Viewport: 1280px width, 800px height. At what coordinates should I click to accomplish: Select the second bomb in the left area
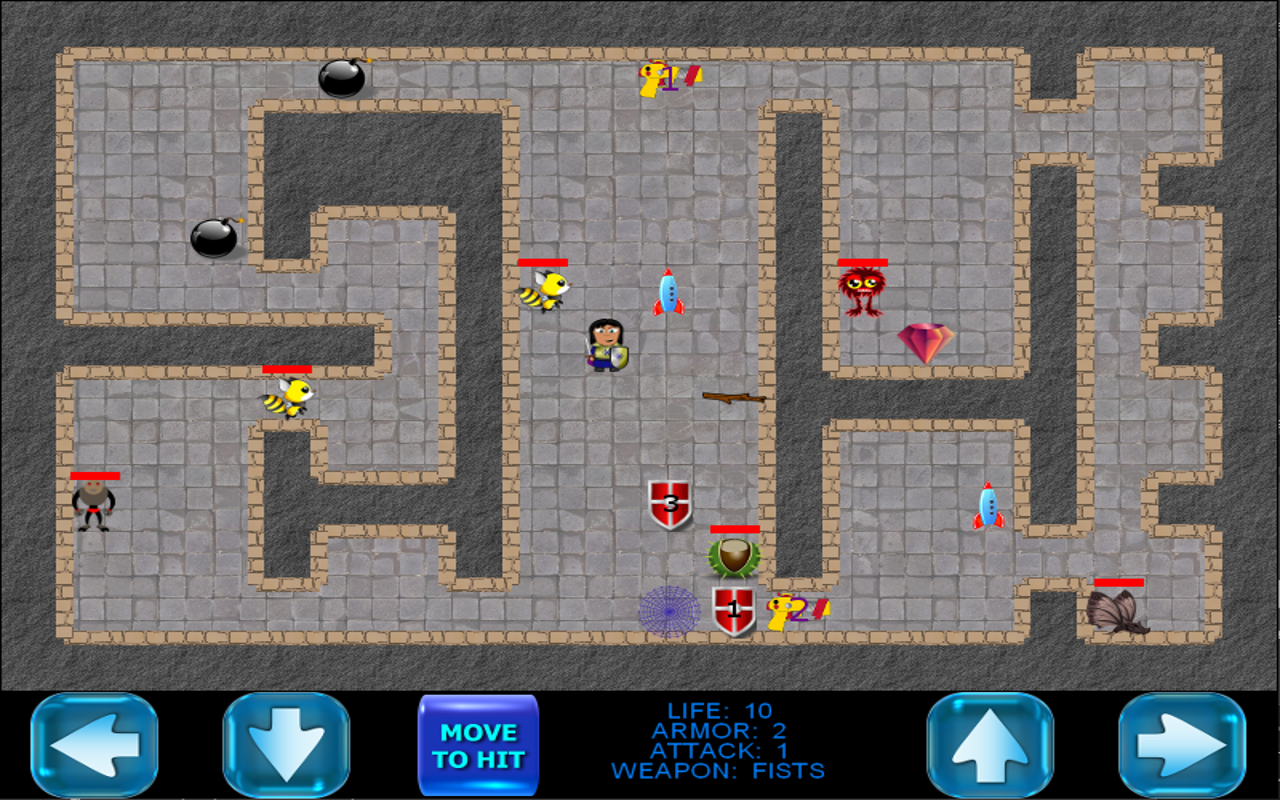(215, 240)
